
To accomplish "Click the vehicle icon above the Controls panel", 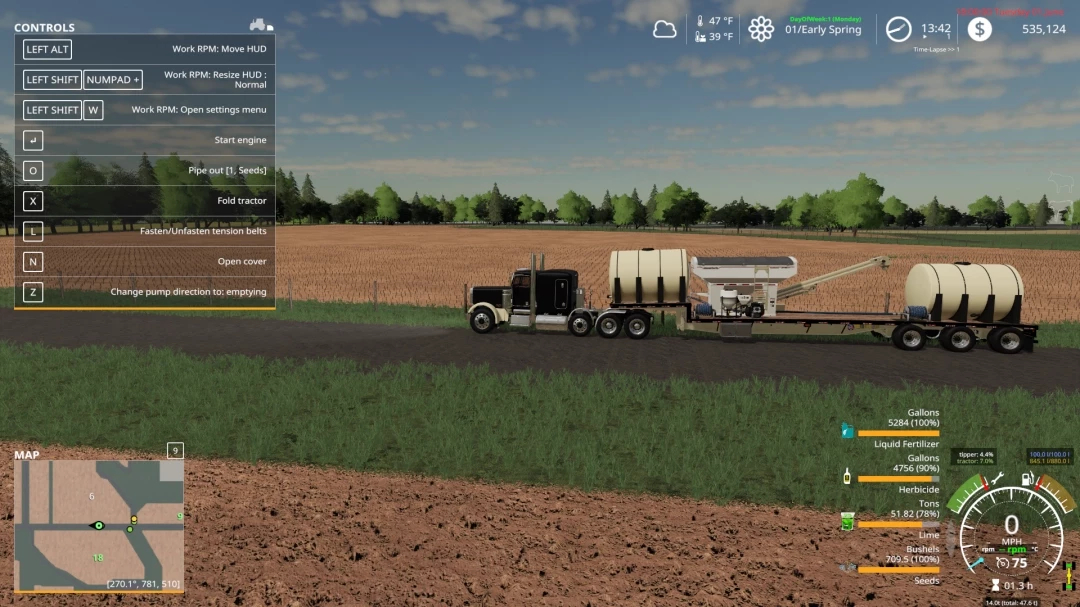I will (x=261, y=24).
